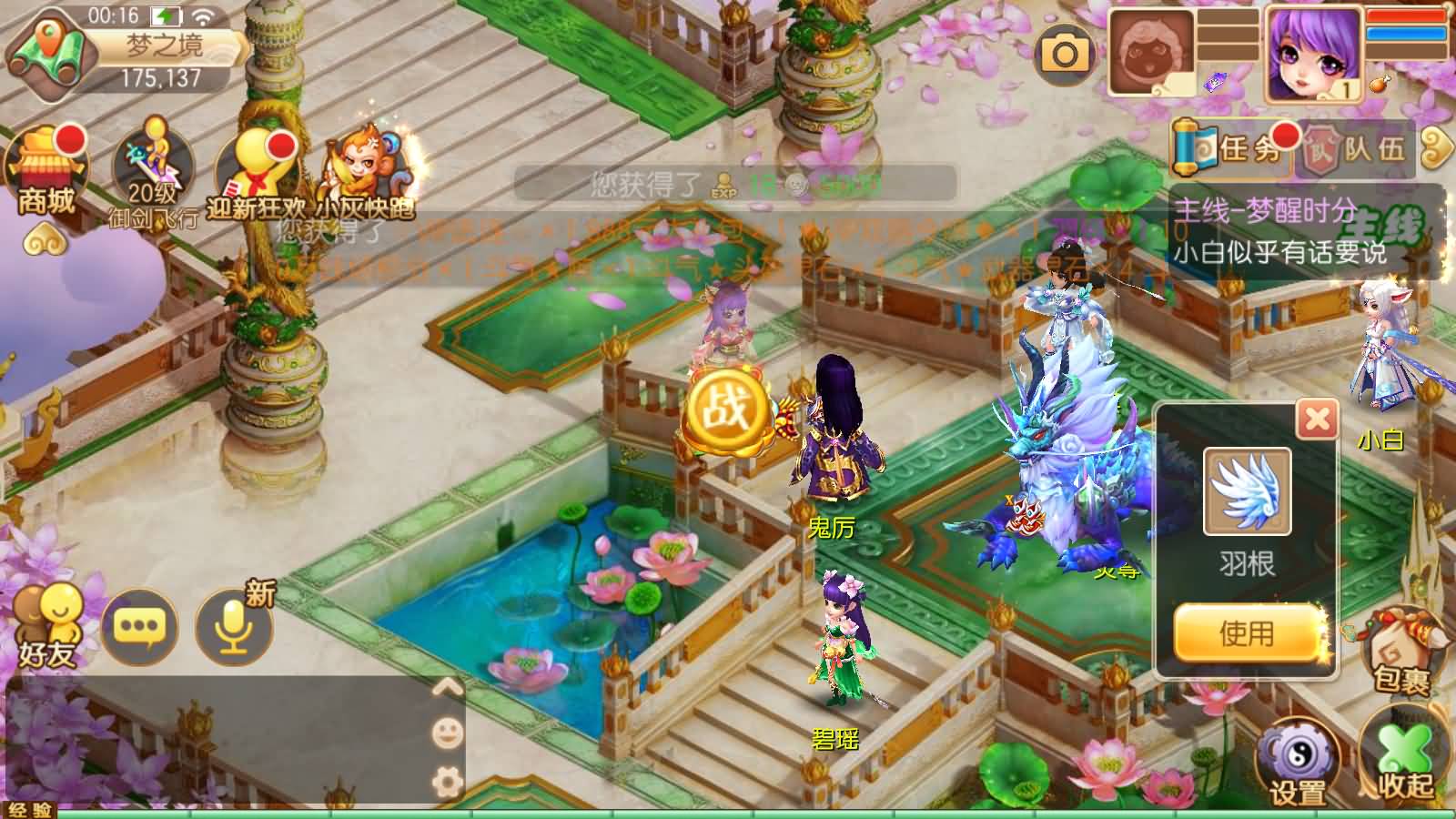Image resolution: width=1456 pixels, height=819 pixels.
Task: Take a screenshot with the camera button
Action: point(1064,55)
